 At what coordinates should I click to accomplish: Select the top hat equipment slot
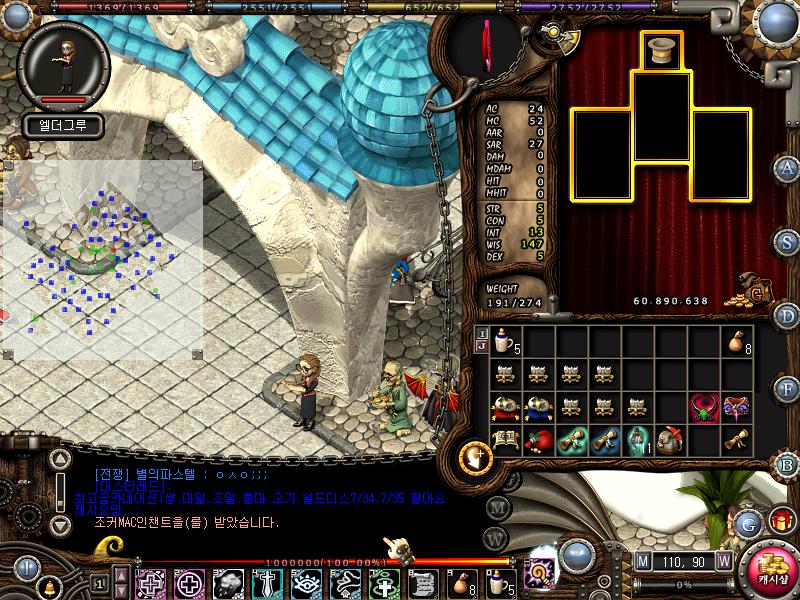(662, 51)
